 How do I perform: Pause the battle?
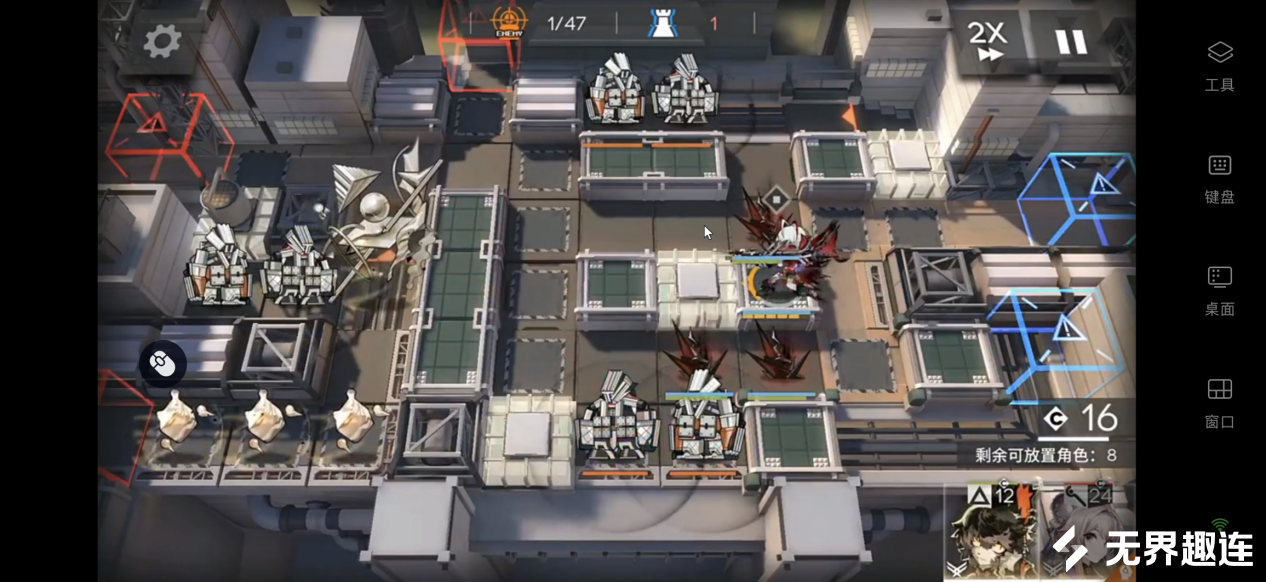click(1070, 41)
